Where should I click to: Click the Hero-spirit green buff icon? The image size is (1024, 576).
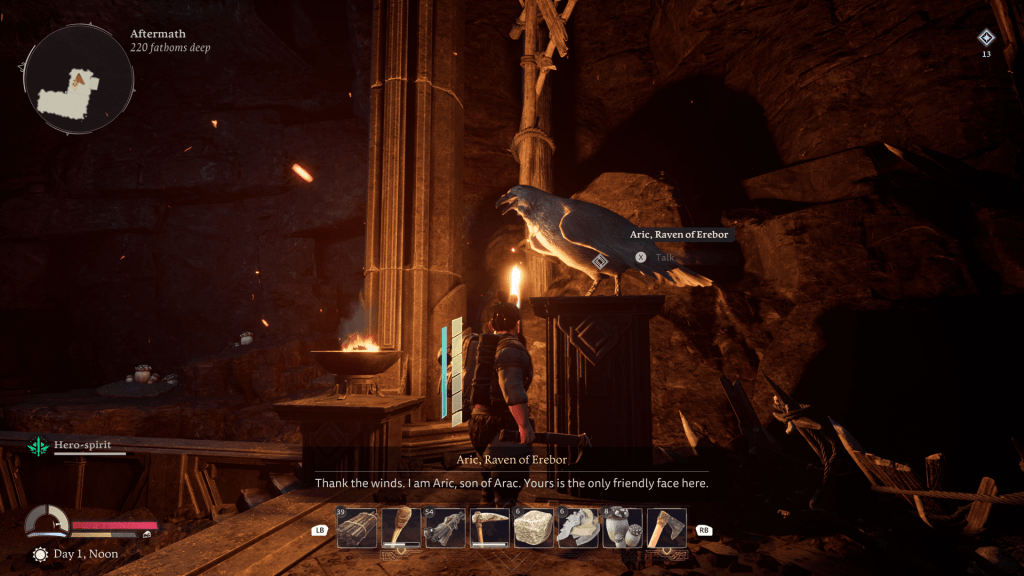click(x=39, y=447)
